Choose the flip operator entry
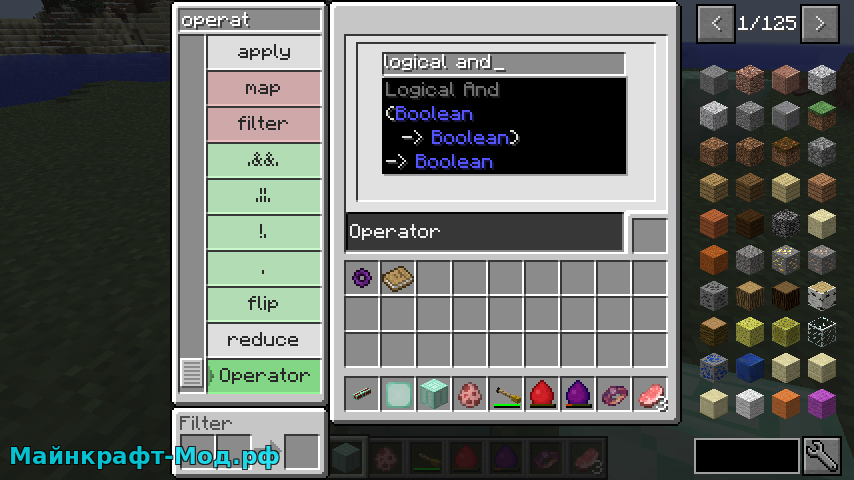The image size is (854, 480). pyautogui.click(x=264, y=304)
